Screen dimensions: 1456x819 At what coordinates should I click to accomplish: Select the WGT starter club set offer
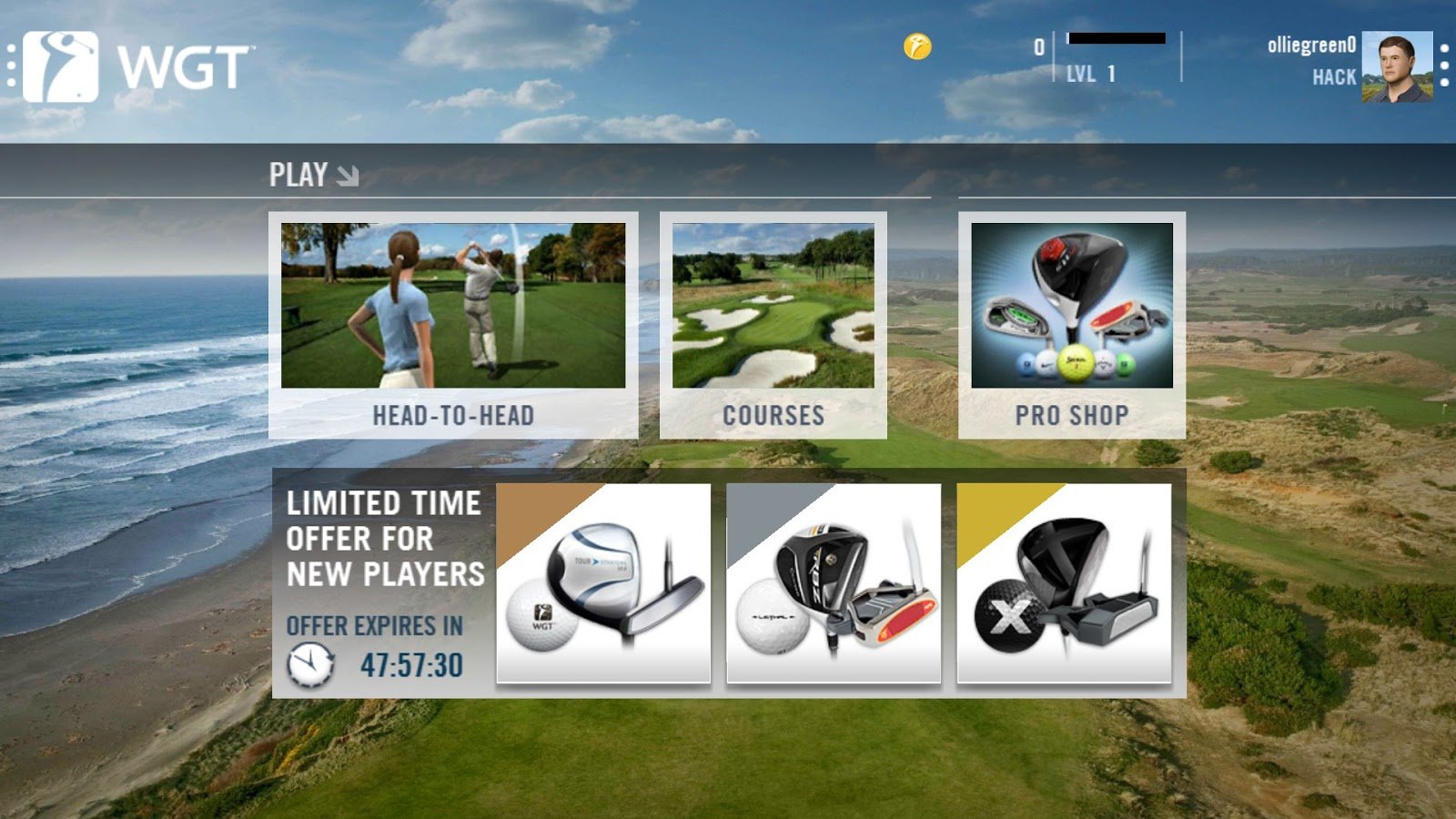[x=603, y=583]
